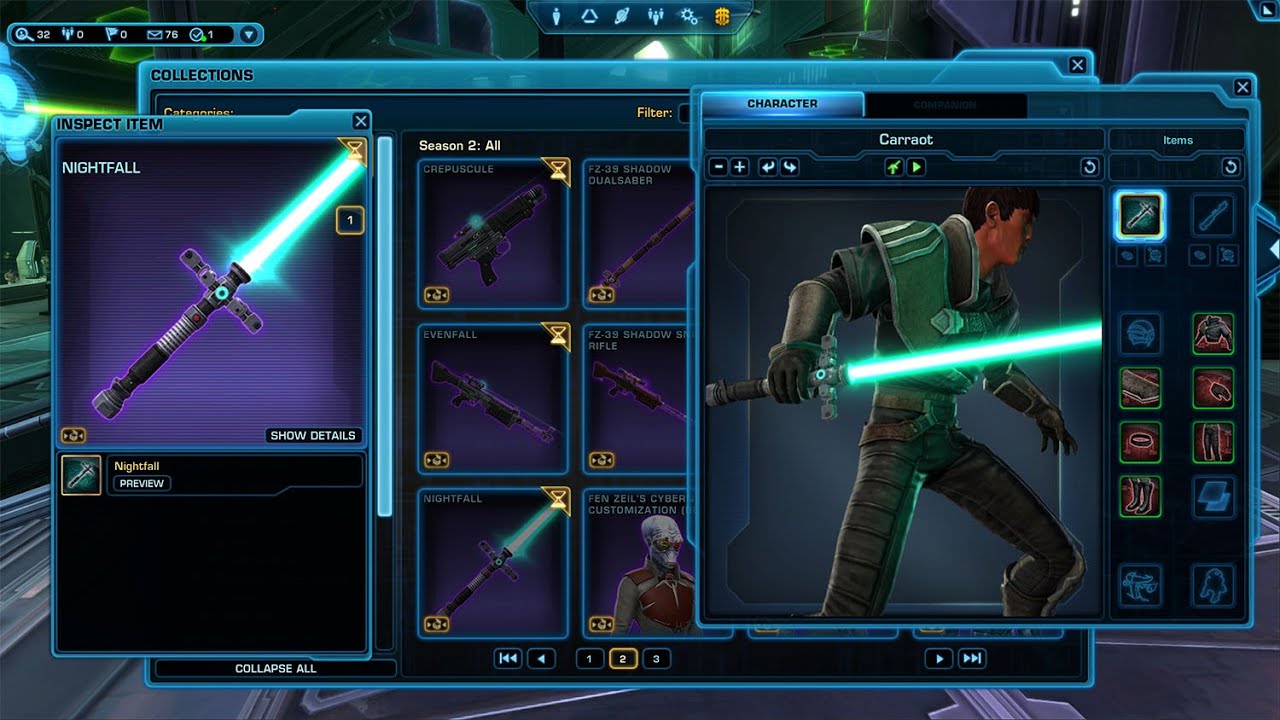Image resolution: width=1280 pixels, height=720 pixels.
Task: Choose the FZ-39 Shadow Dualsaber tile
Action: coord(640,233)
